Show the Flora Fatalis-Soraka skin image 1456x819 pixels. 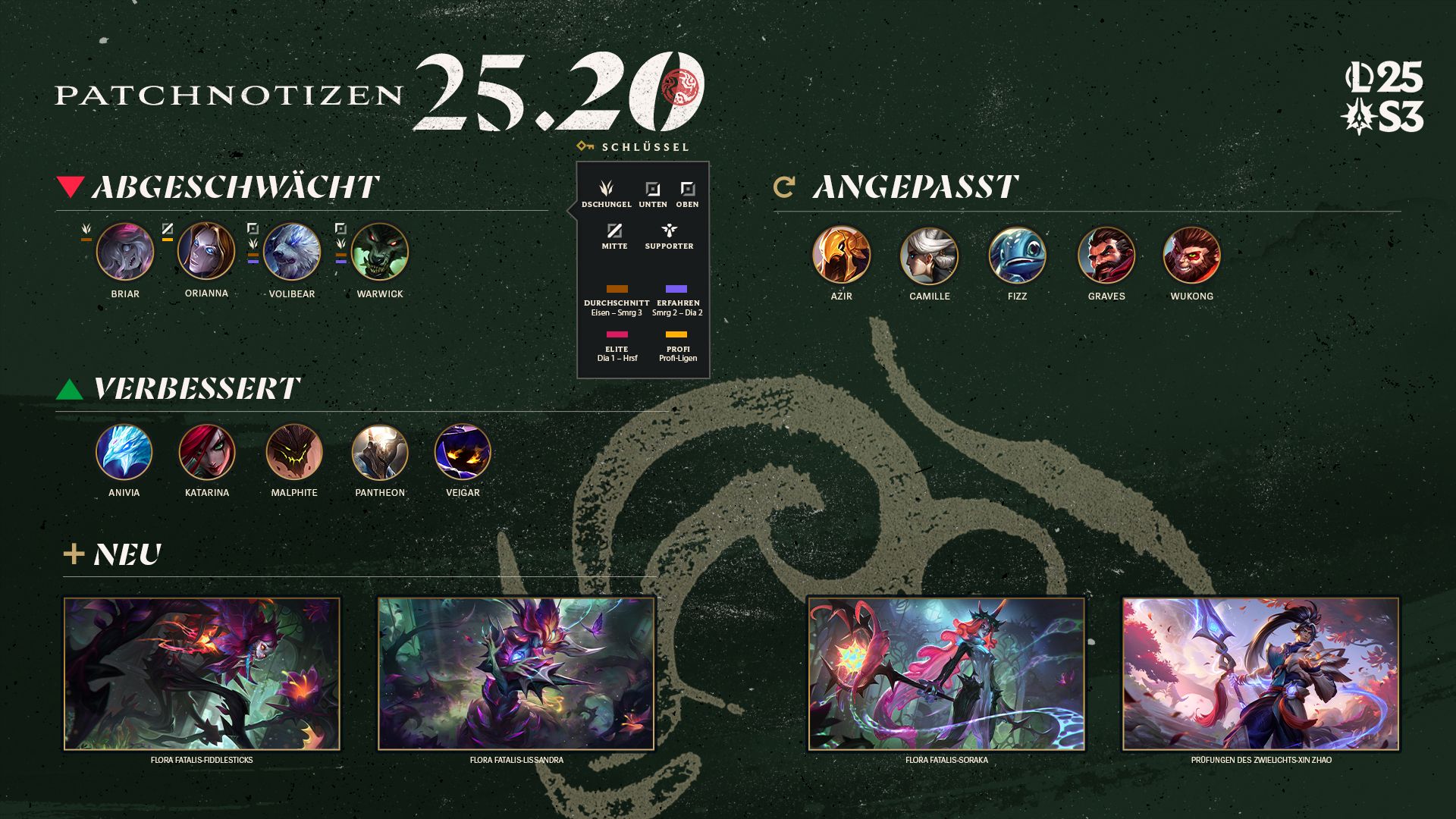pos(946,673)
